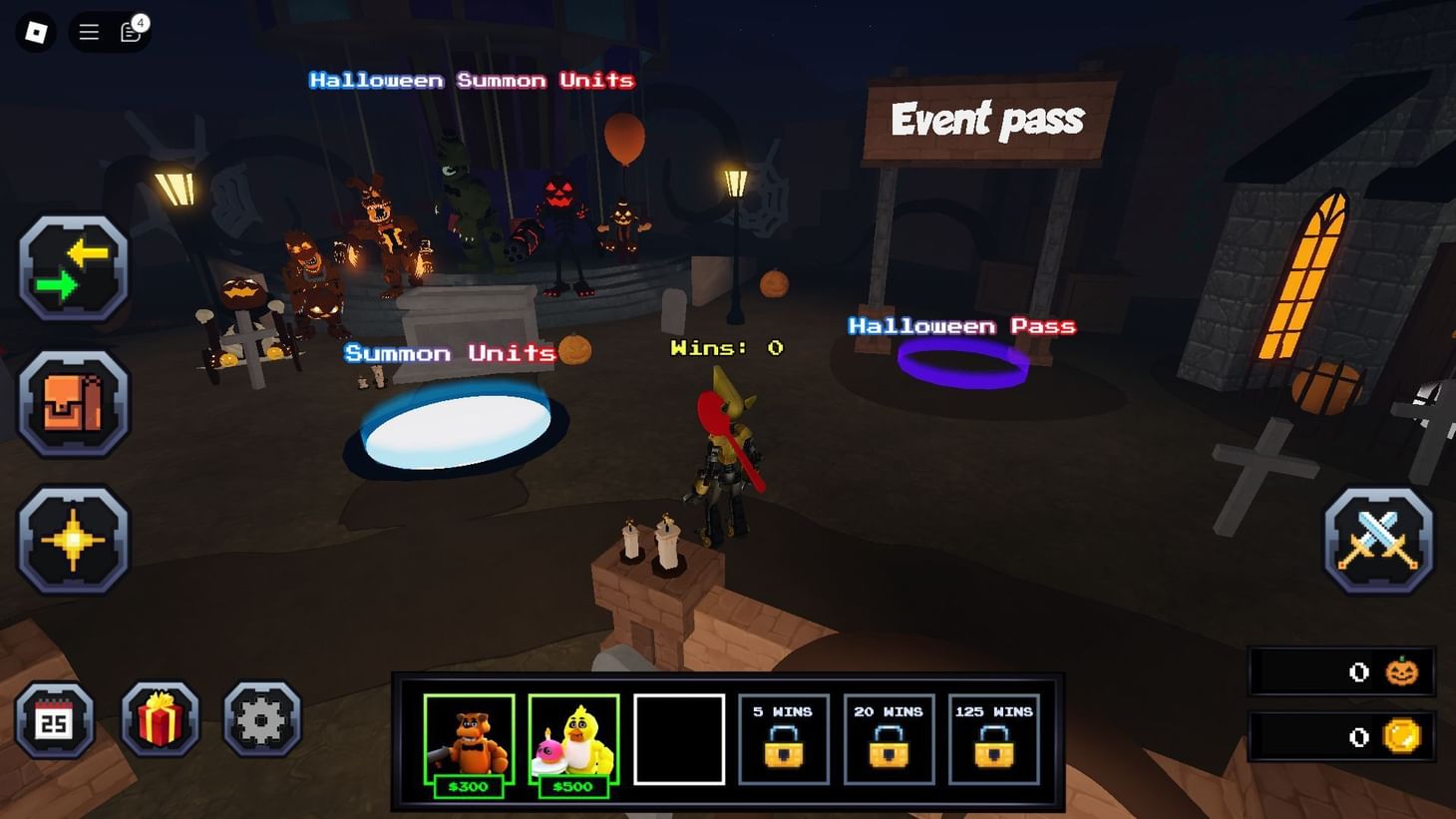
Task: Select the star units icon
Action: [74, 540]
